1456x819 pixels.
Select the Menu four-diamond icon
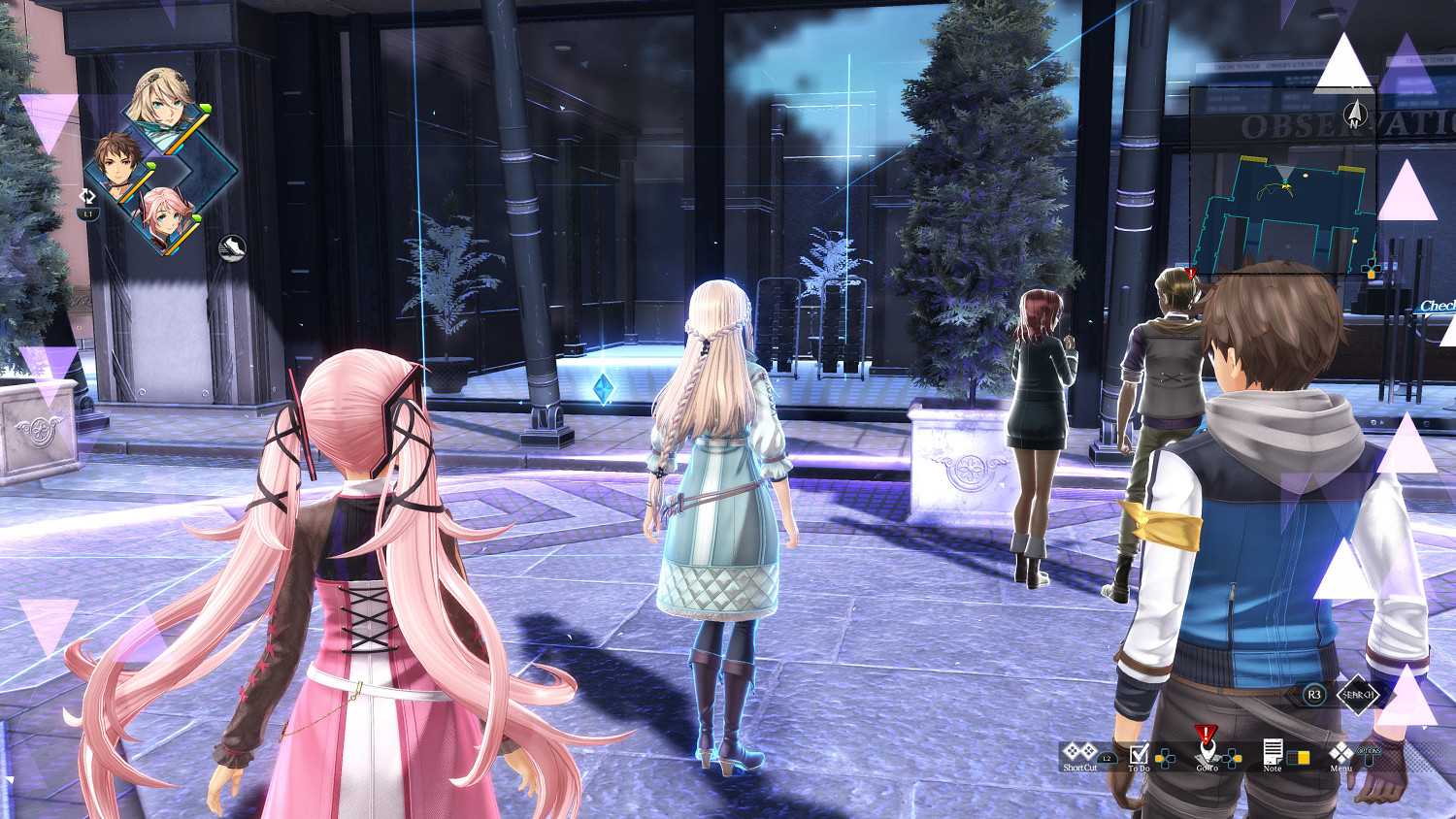1341,755
